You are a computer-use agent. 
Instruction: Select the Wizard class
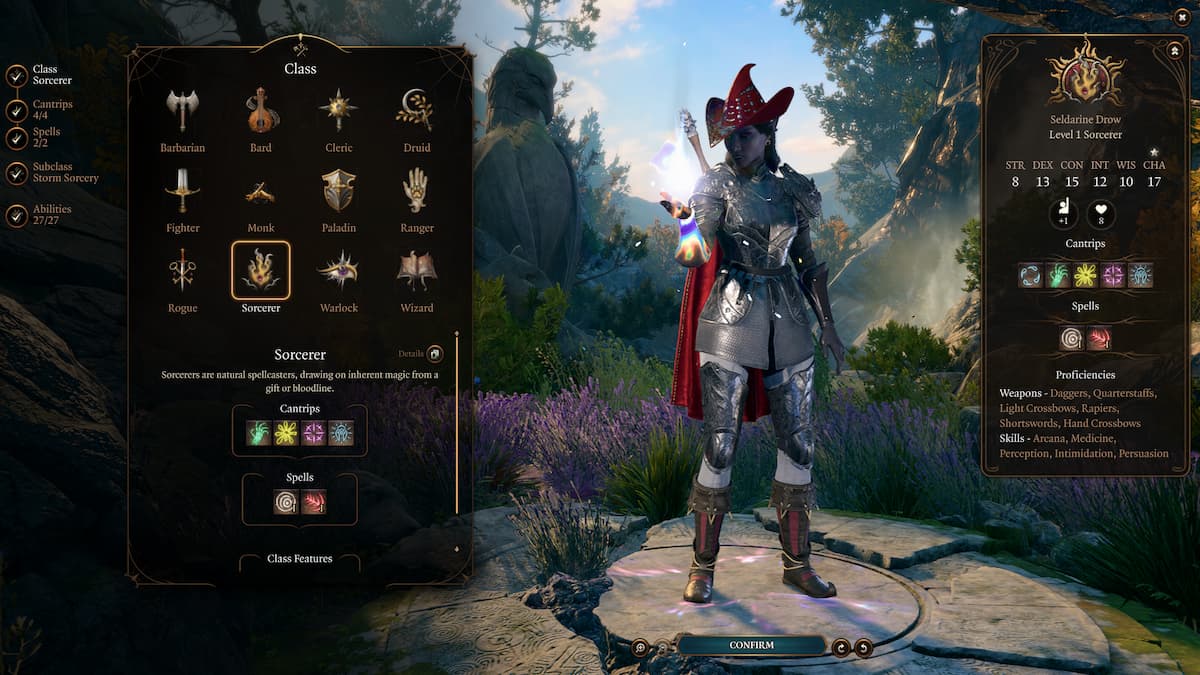(416, 271)
